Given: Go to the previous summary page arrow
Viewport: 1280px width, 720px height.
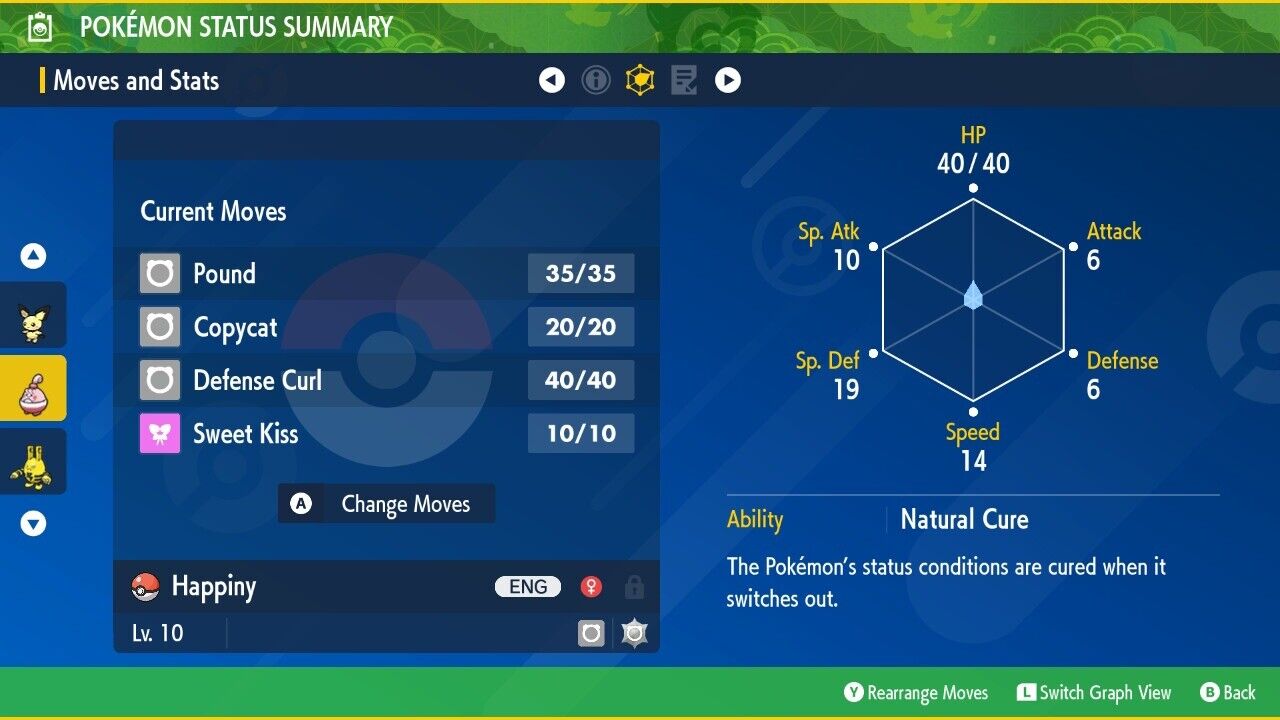Looking at the screenshot, I should point(552,80).
